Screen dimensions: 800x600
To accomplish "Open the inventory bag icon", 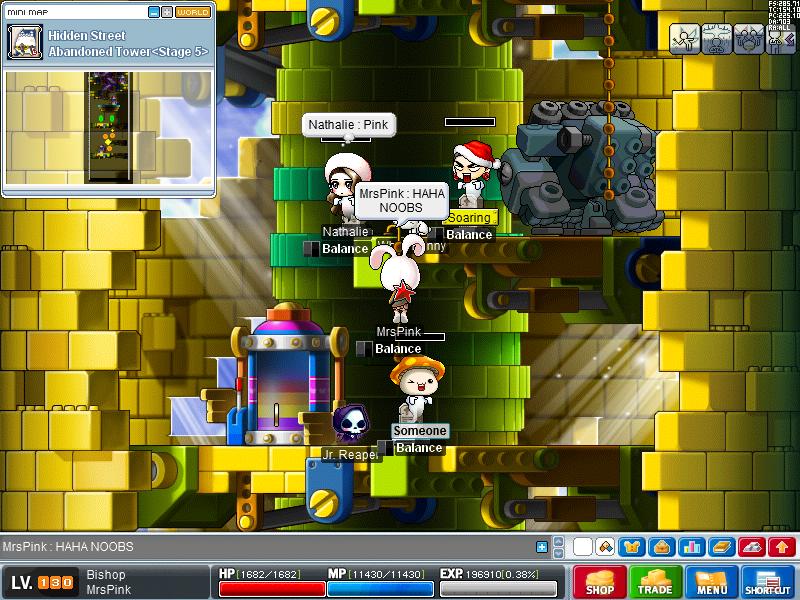I will pos(660,547).
